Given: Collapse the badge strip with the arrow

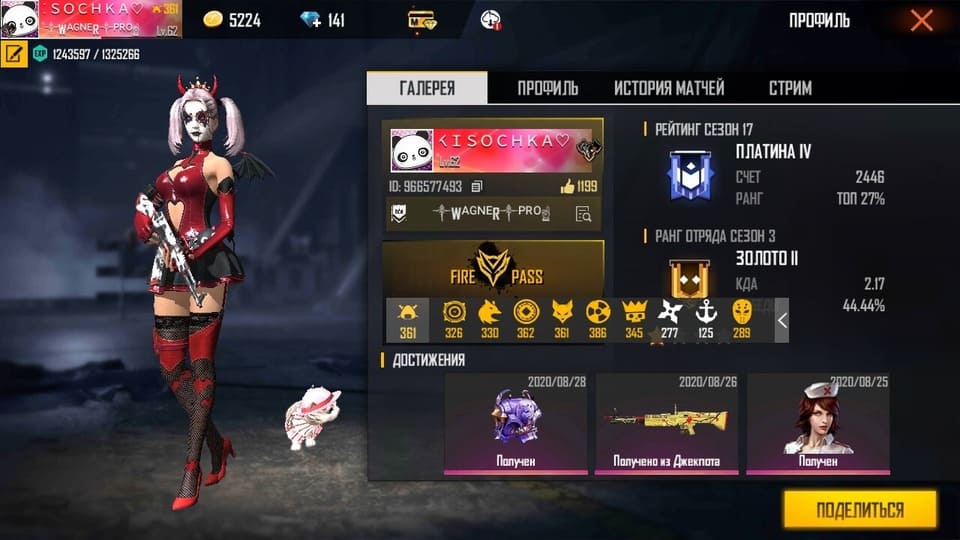Looking at the screenshot, I should point(782,320).
